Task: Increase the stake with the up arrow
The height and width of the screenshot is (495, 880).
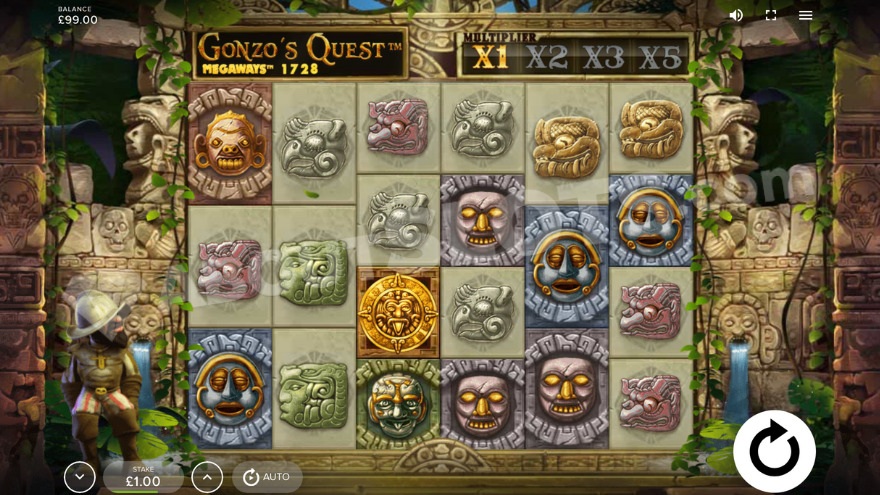Action: (207, 477)
